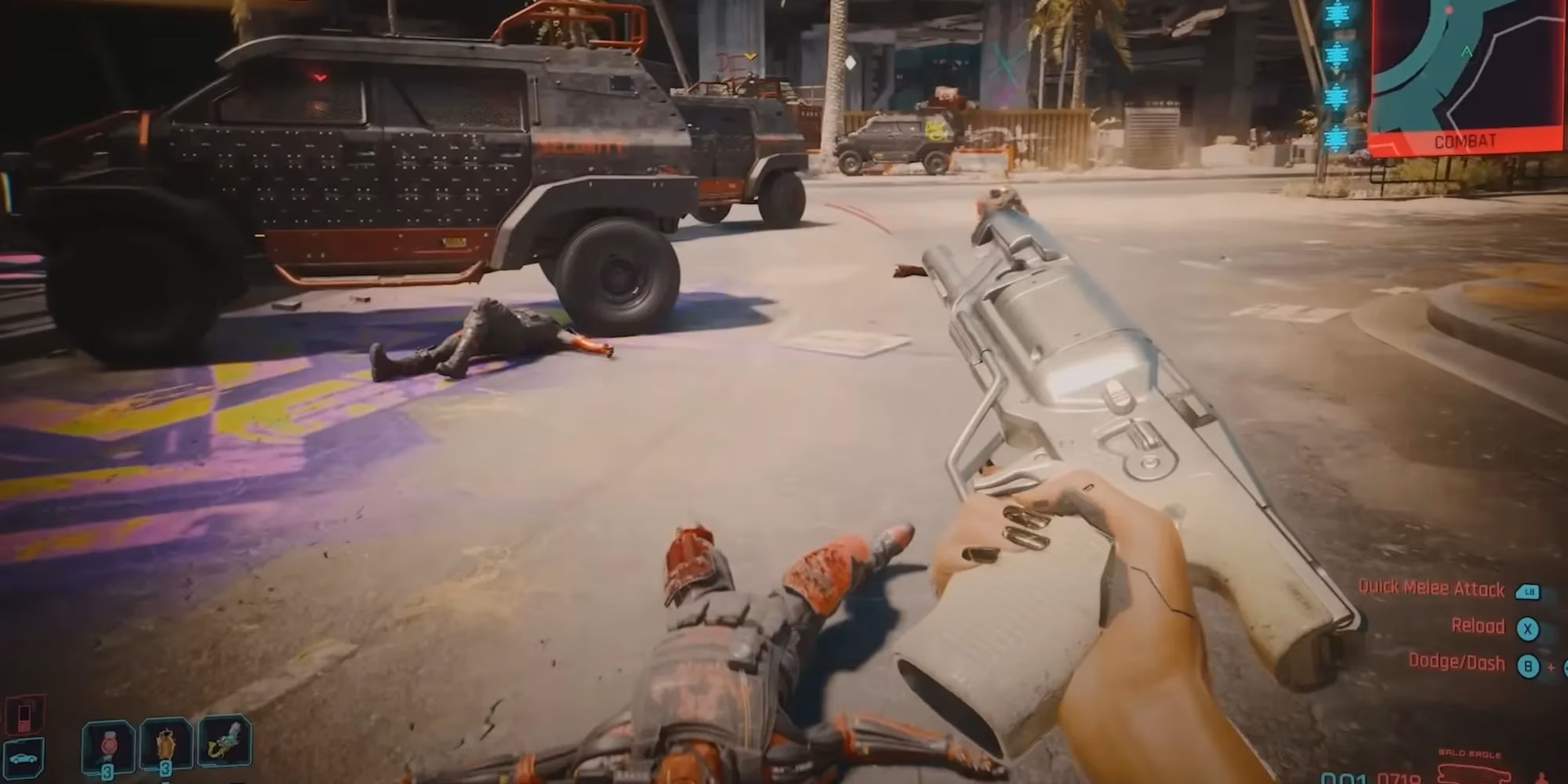Image resolution: width=1568 pixels, height=784 pixels.
Task: Select the phone icon in bottom-left HUD
Action: [x=24, y=716]
